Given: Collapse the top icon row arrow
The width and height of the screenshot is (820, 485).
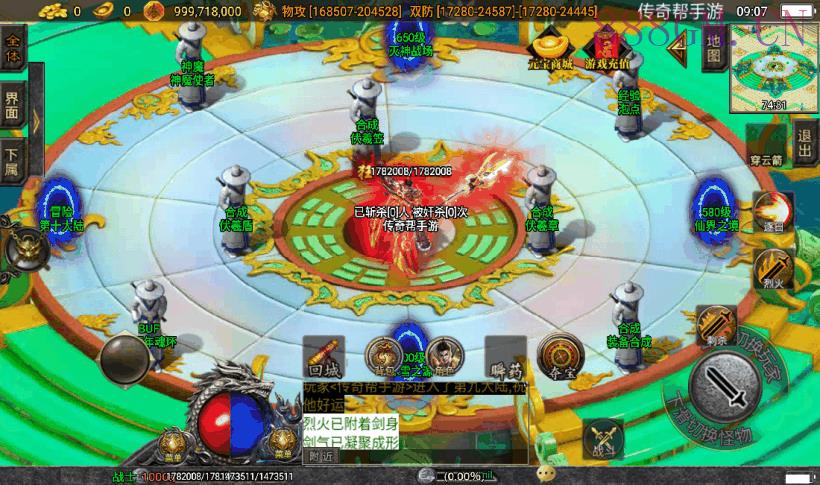Looking at the screenshot, I should click(681, 43).
